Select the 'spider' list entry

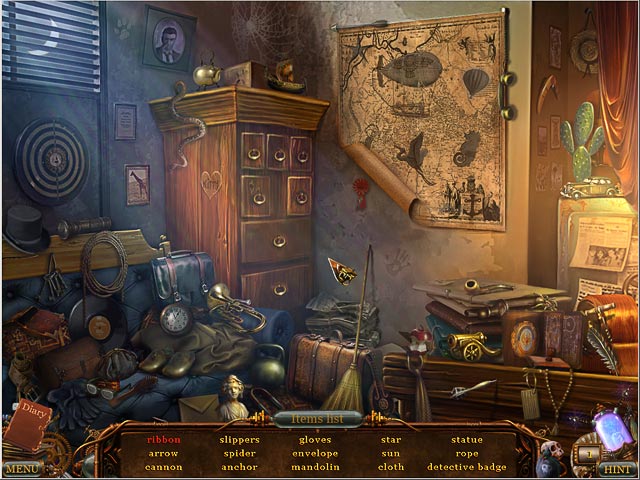click(x=239, y=453)
